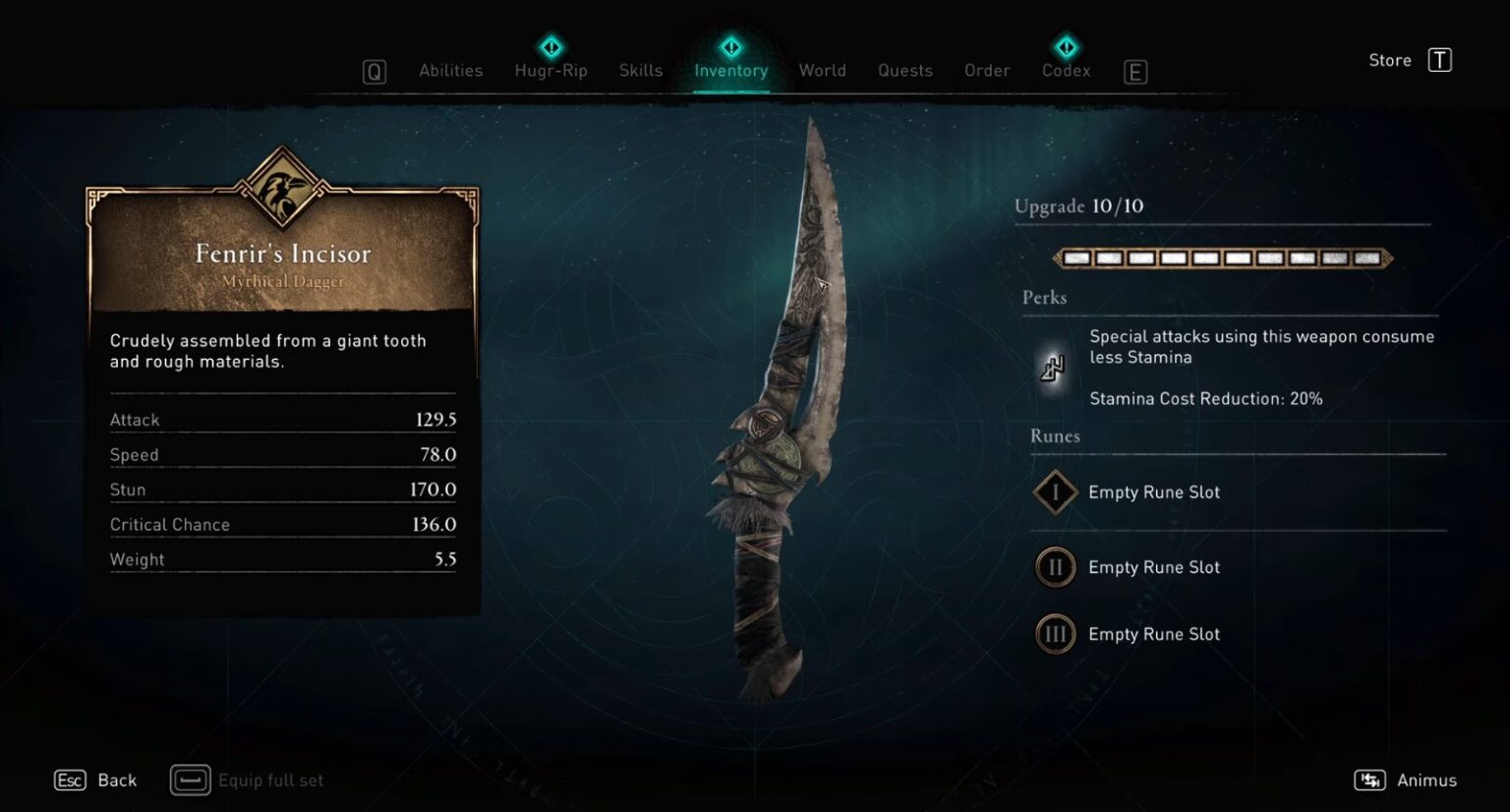Viewport: 1510px width, 812px height.
Task: Open the first Empty Rune Slot
Action: tap(1154, 493)
